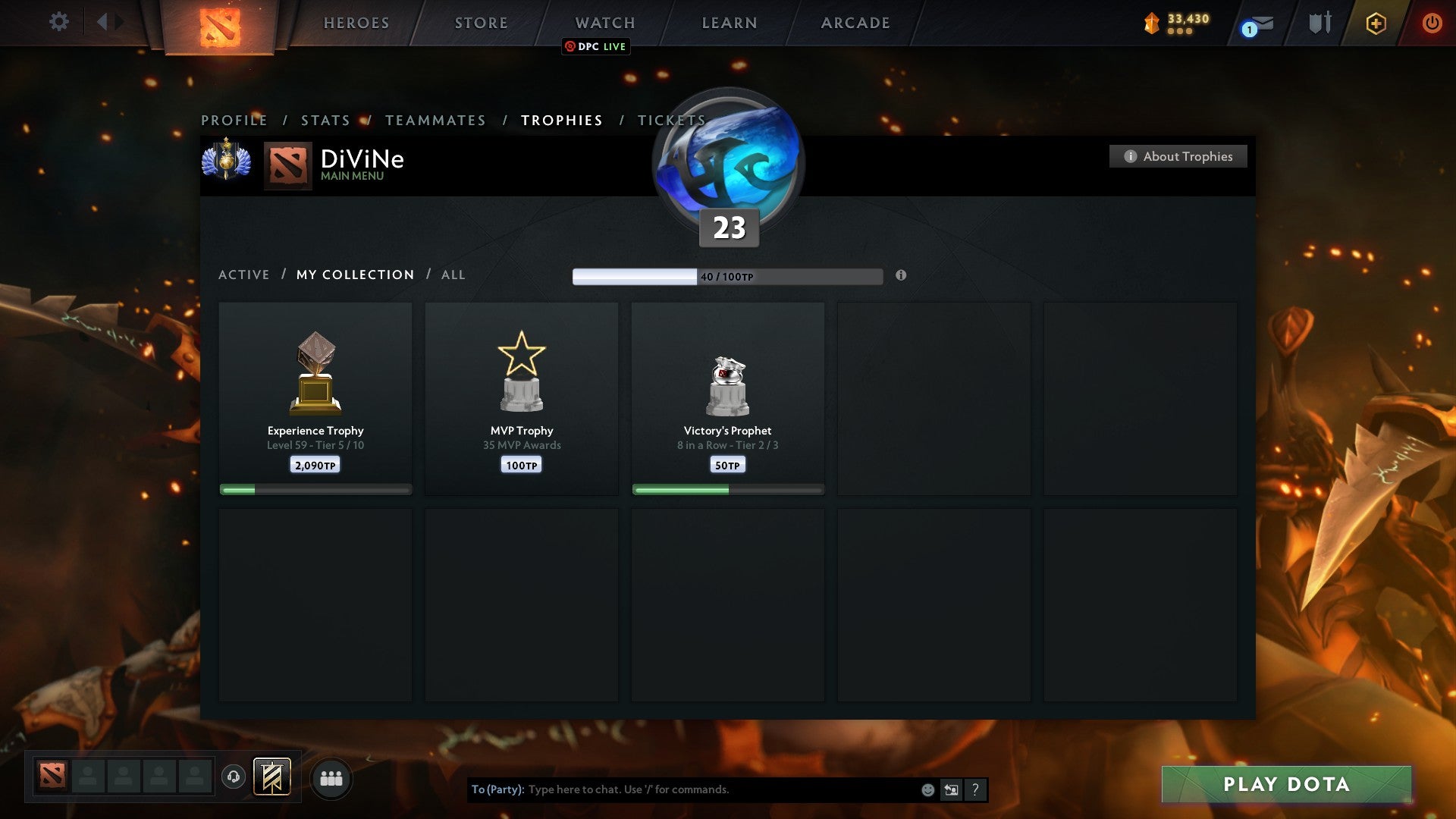This screenshot has height=819, width=1456.
Task: Open the Settings gear
Action: point(58,23)
